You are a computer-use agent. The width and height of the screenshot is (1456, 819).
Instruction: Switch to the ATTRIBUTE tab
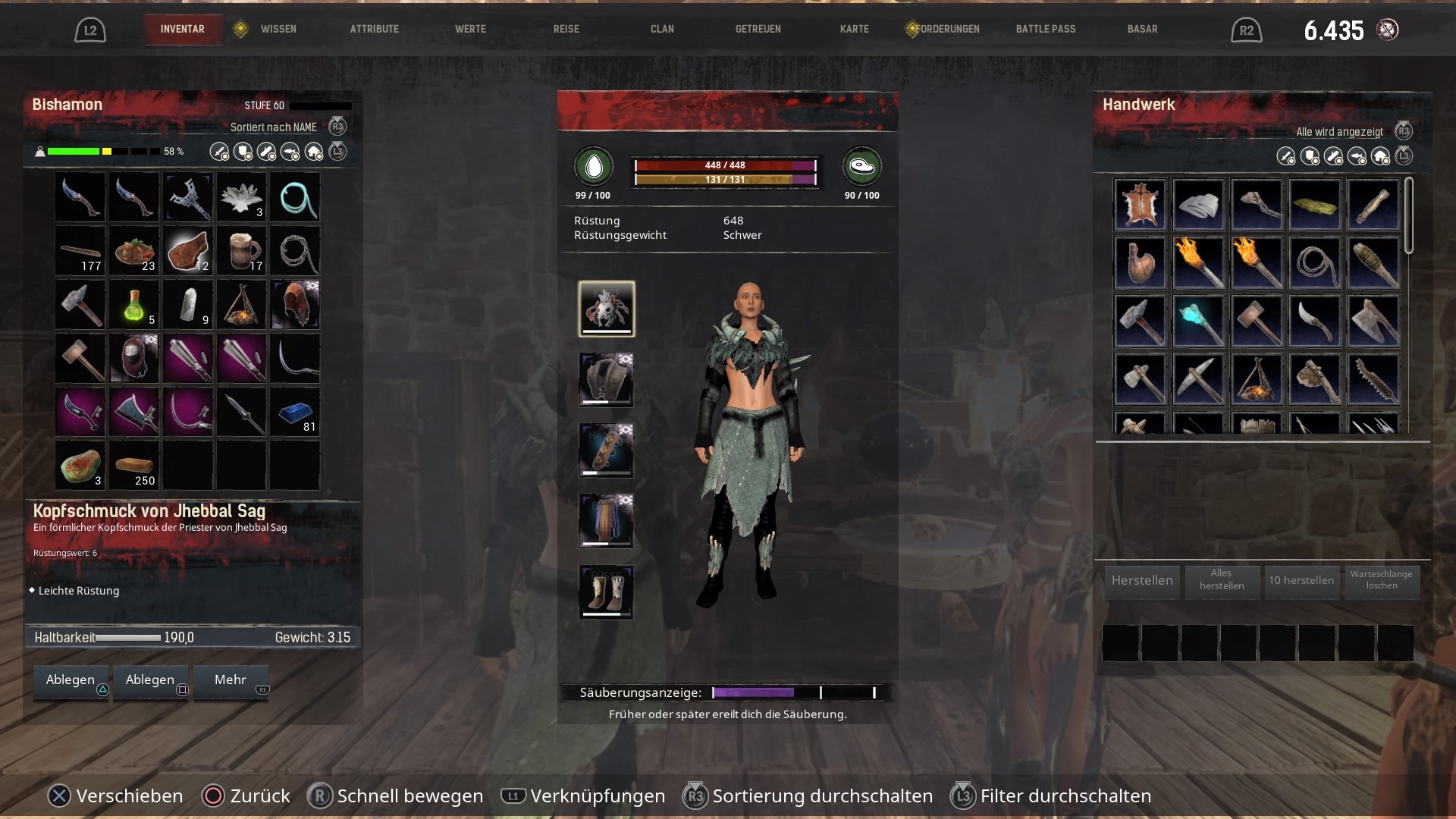374,29
